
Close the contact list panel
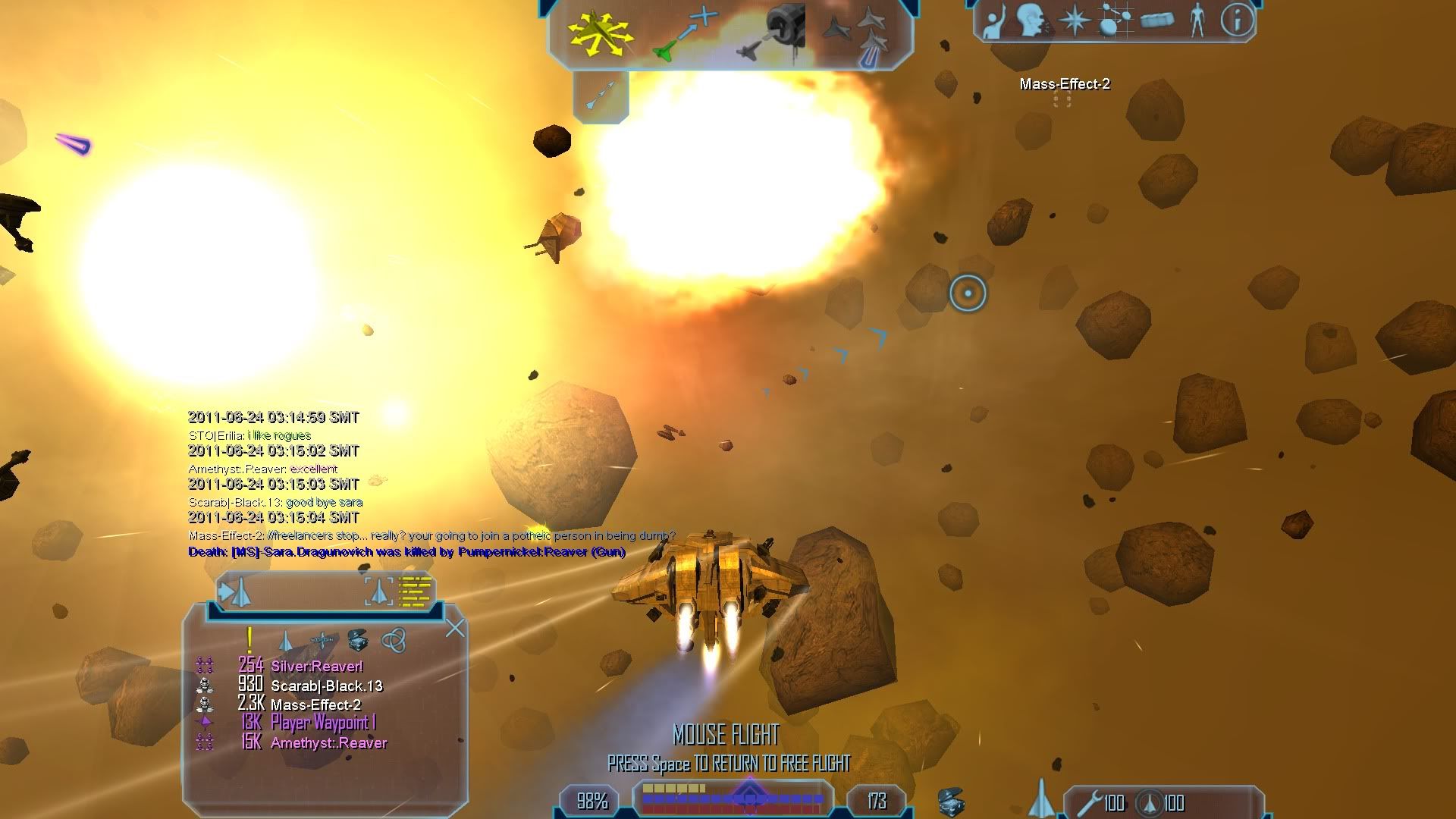[x=455, y=628]
